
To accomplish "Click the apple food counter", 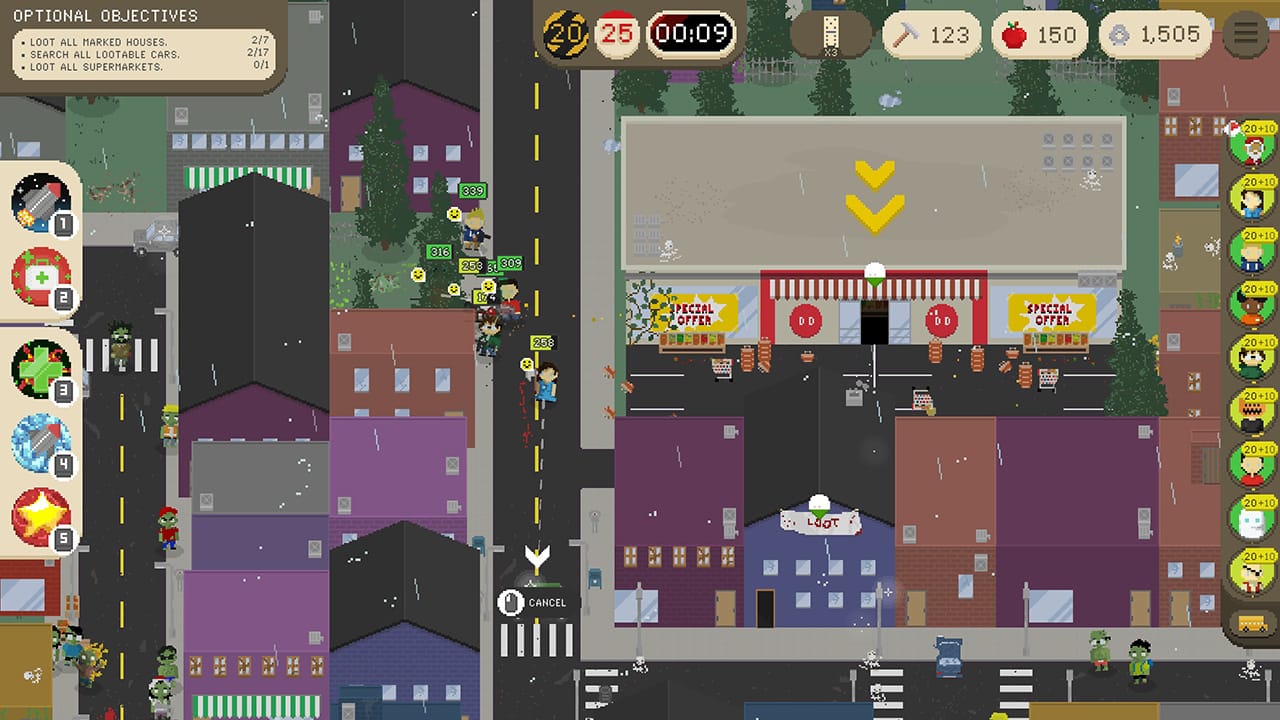I will 1040,34.
